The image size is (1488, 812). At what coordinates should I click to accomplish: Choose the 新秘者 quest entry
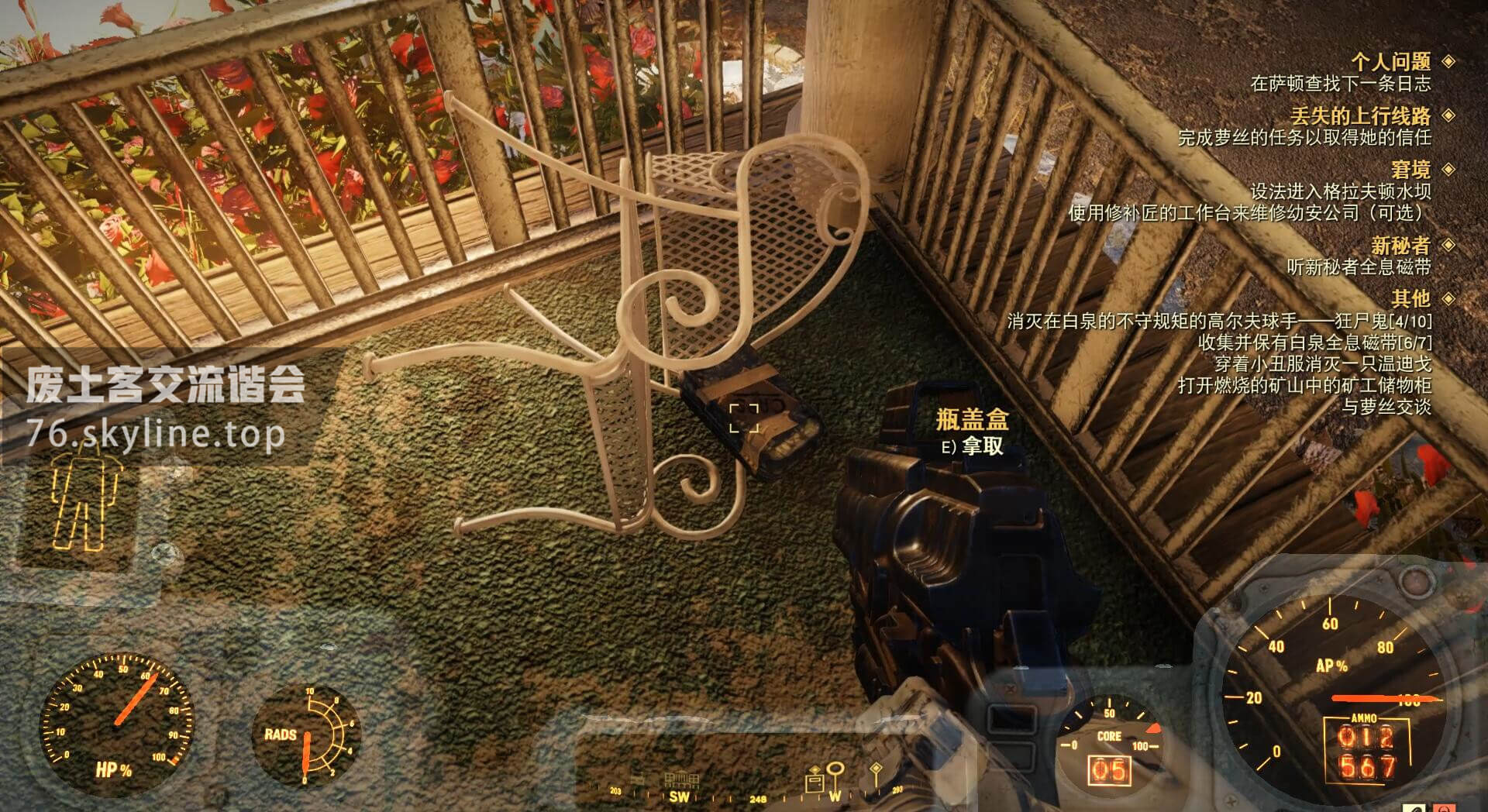tap(1400, 246)
